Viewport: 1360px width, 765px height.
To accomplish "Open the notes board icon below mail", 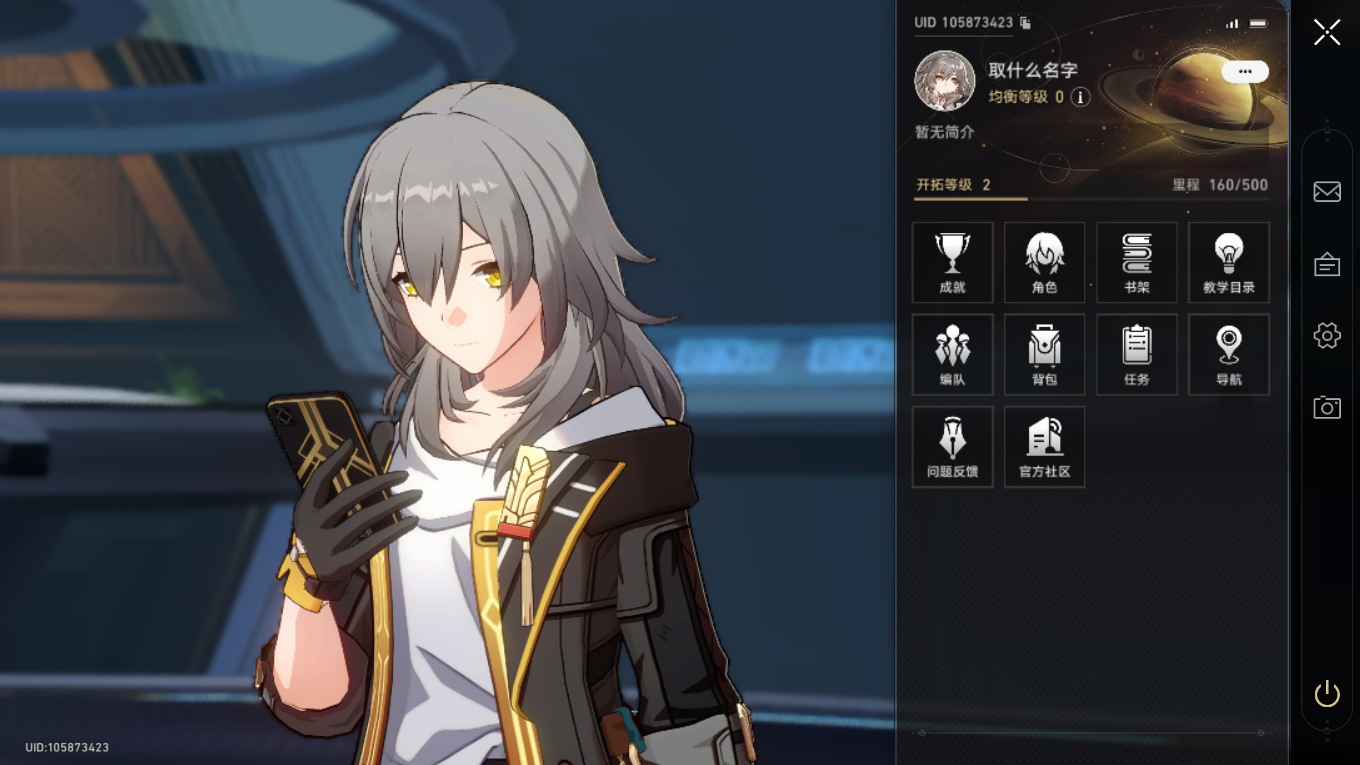I will pyautogui.click(x=1327, y=264).
